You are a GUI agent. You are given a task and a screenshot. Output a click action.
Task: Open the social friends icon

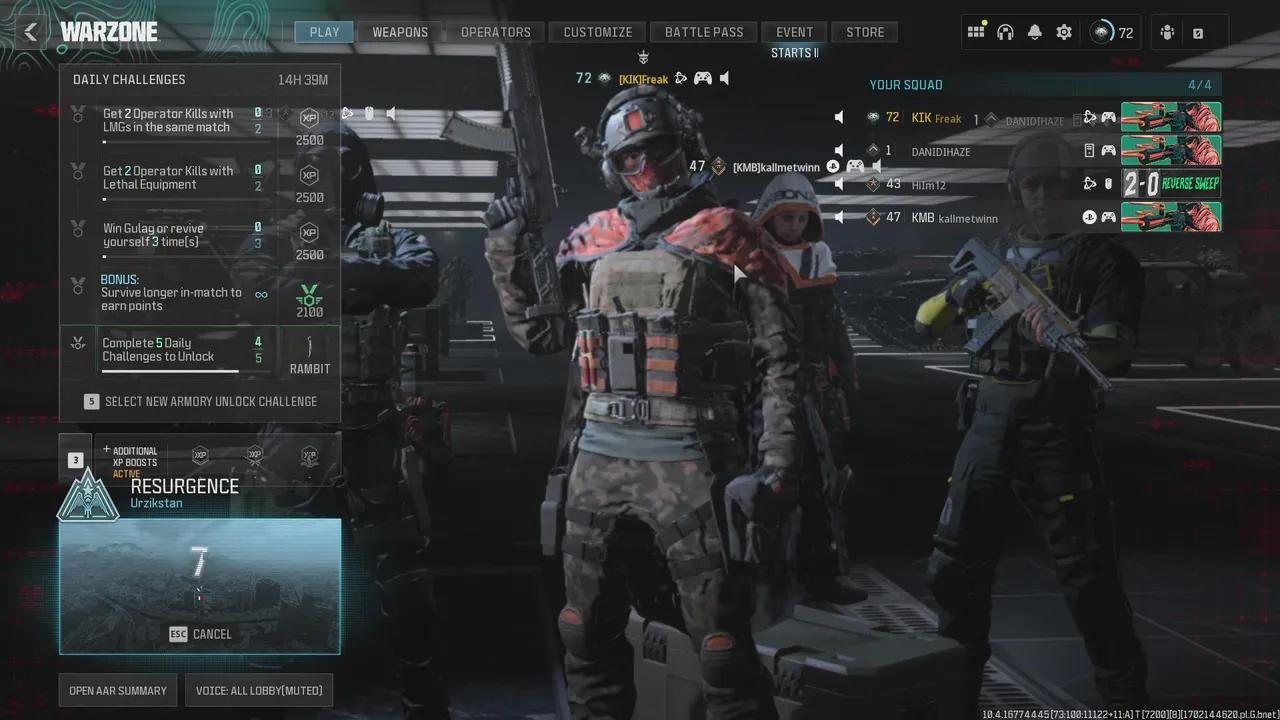point(1167,32)
